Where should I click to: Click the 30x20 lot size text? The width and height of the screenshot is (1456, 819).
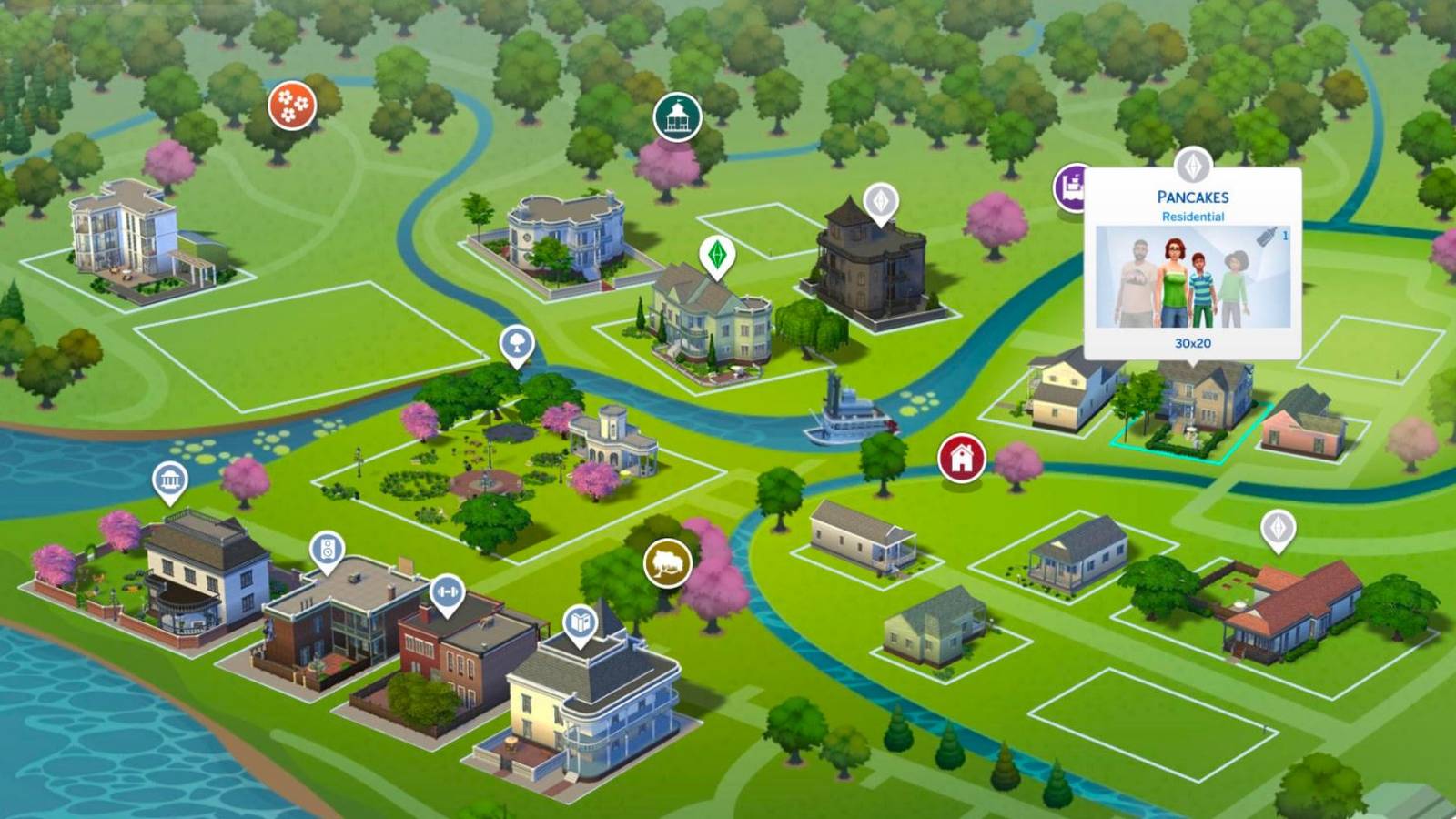pos(1193,343)
